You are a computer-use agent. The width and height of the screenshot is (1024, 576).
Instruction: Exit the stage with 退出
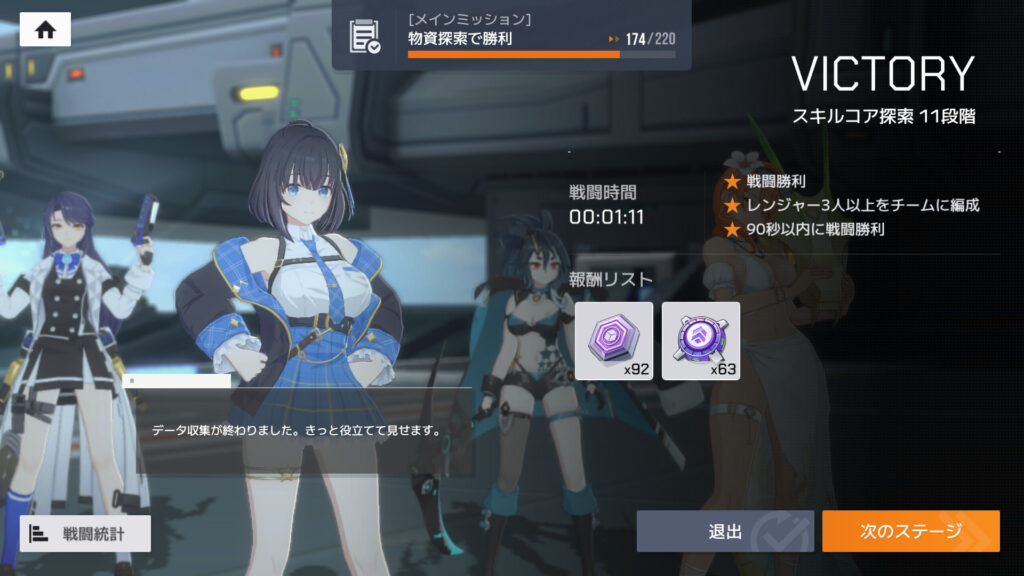725,531
